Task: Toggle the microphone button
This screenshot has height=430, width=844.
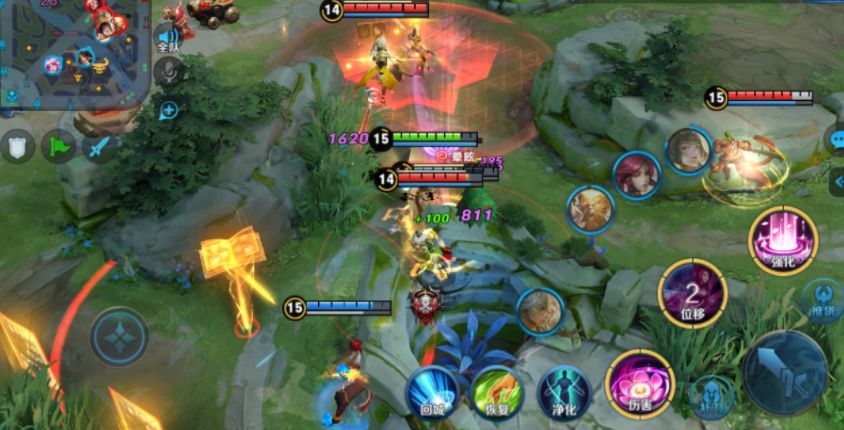Action: (x=168, y=71)
